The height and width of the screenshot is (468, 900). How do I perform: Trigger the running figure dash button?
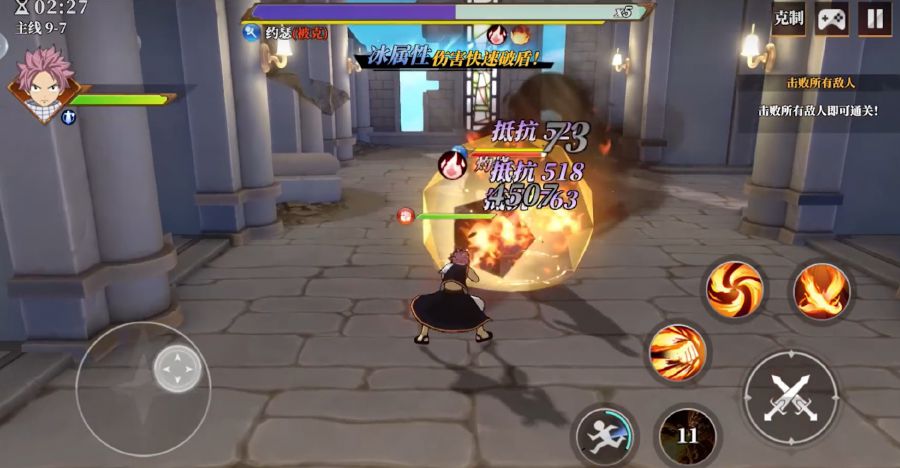pyautogui.click(x=606, y=436)
